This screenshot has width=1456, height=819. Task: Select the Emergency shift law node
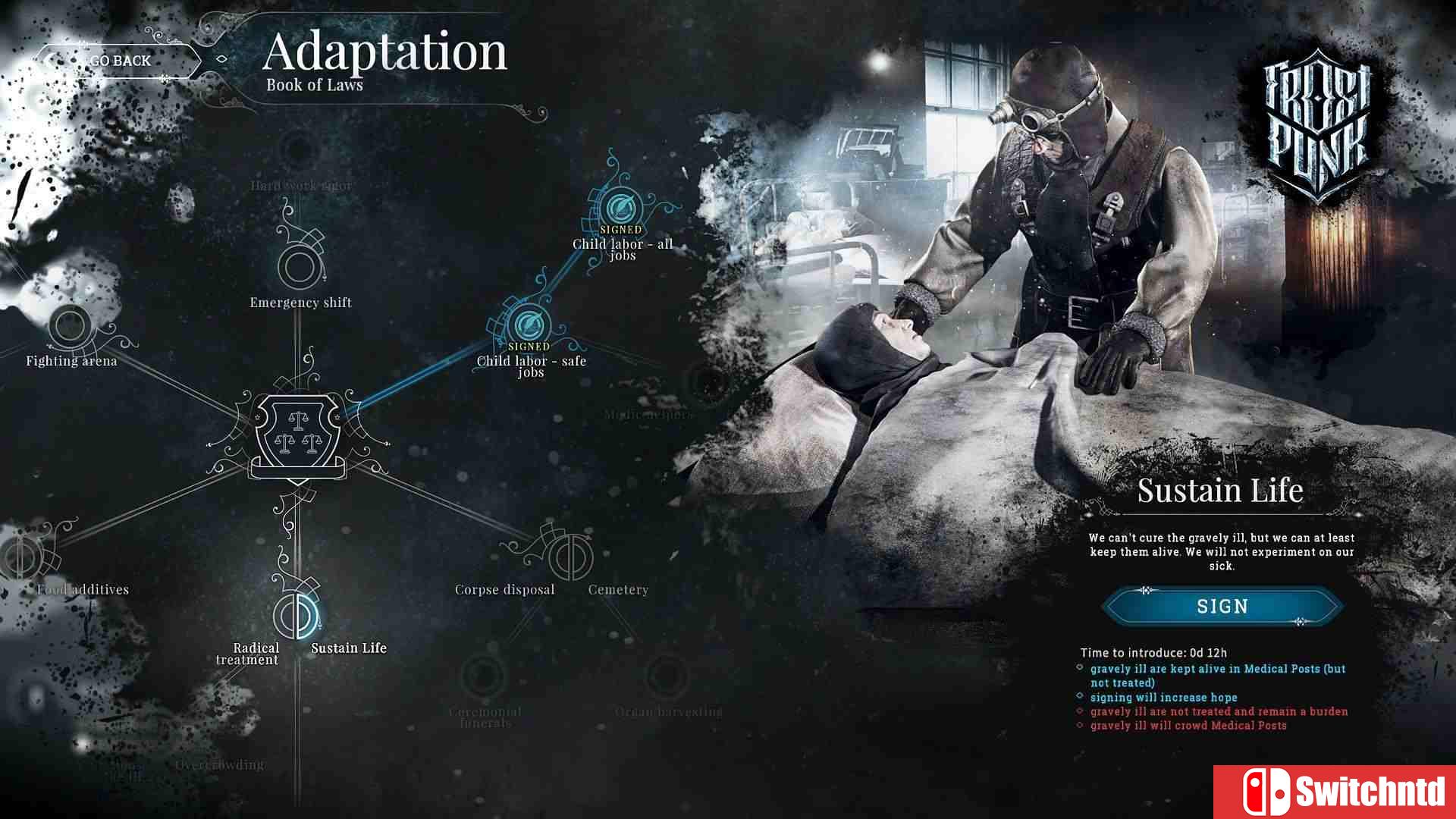coord(299,267)
